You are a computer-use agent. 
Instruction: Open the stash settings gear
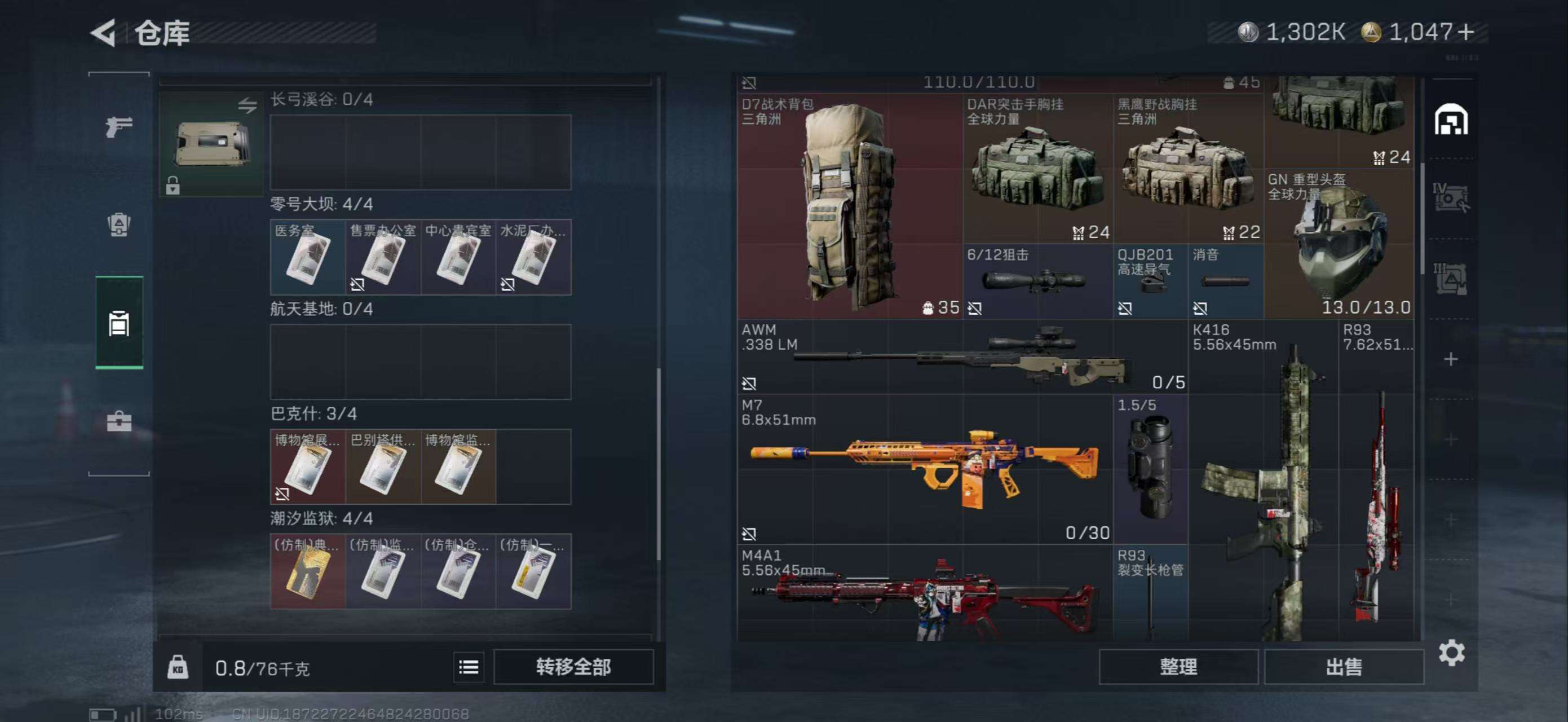(x=1451, y=653)
